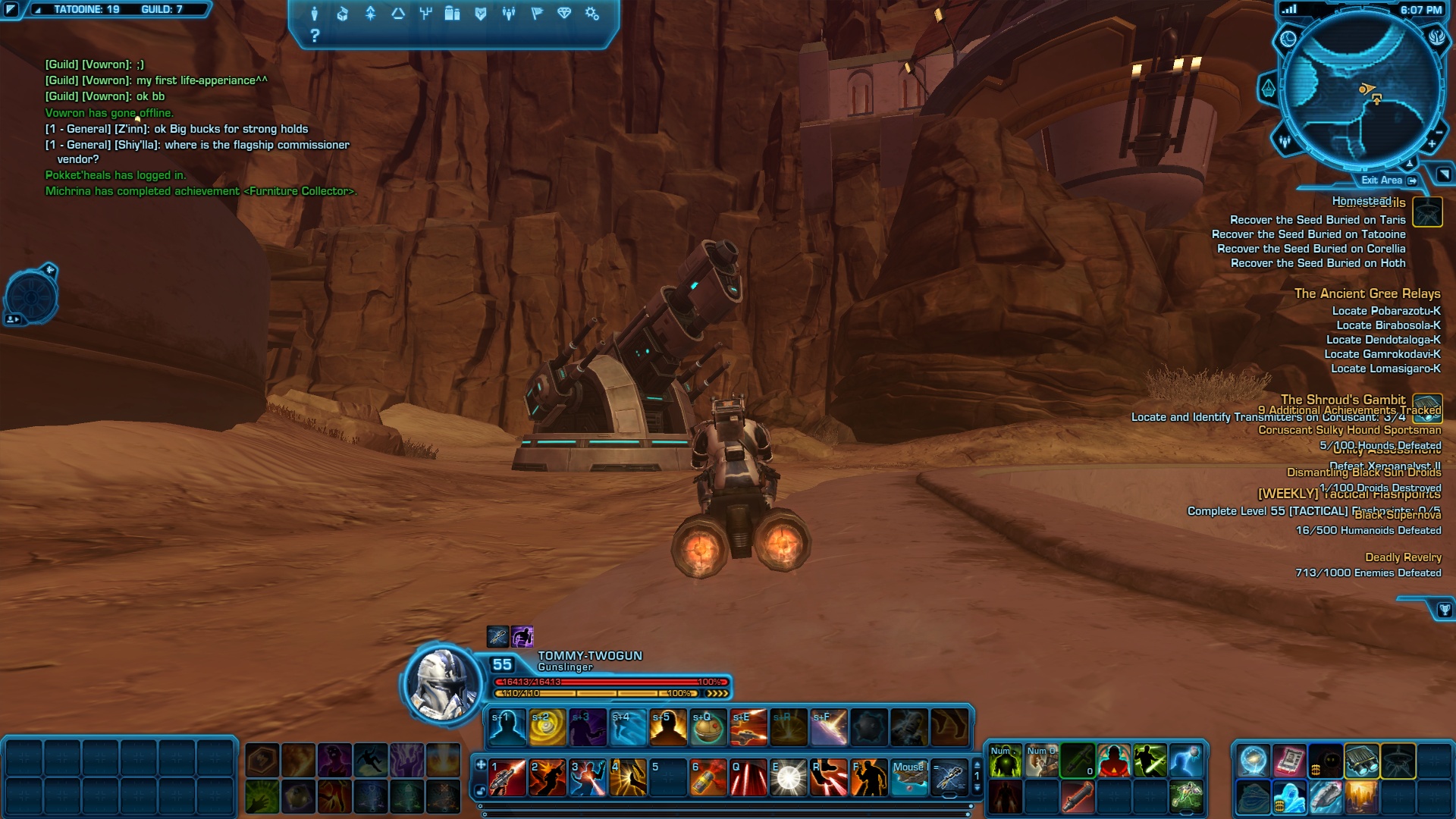The width and height of the screenshot is (1456, 819).
Task: Open the guild flag menu icon
Action: (537, 14)
